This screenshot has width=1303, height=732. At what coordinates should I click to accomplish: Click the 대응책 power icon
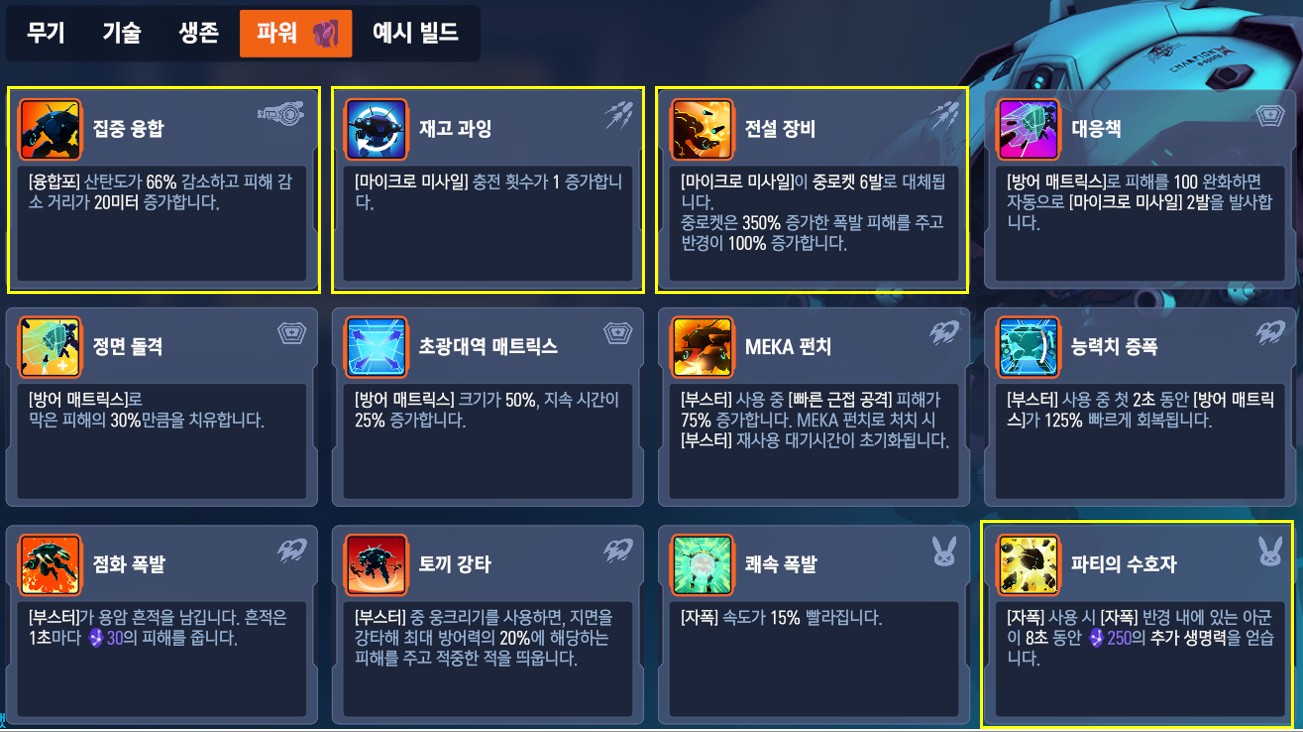(x=1027, y=128)
